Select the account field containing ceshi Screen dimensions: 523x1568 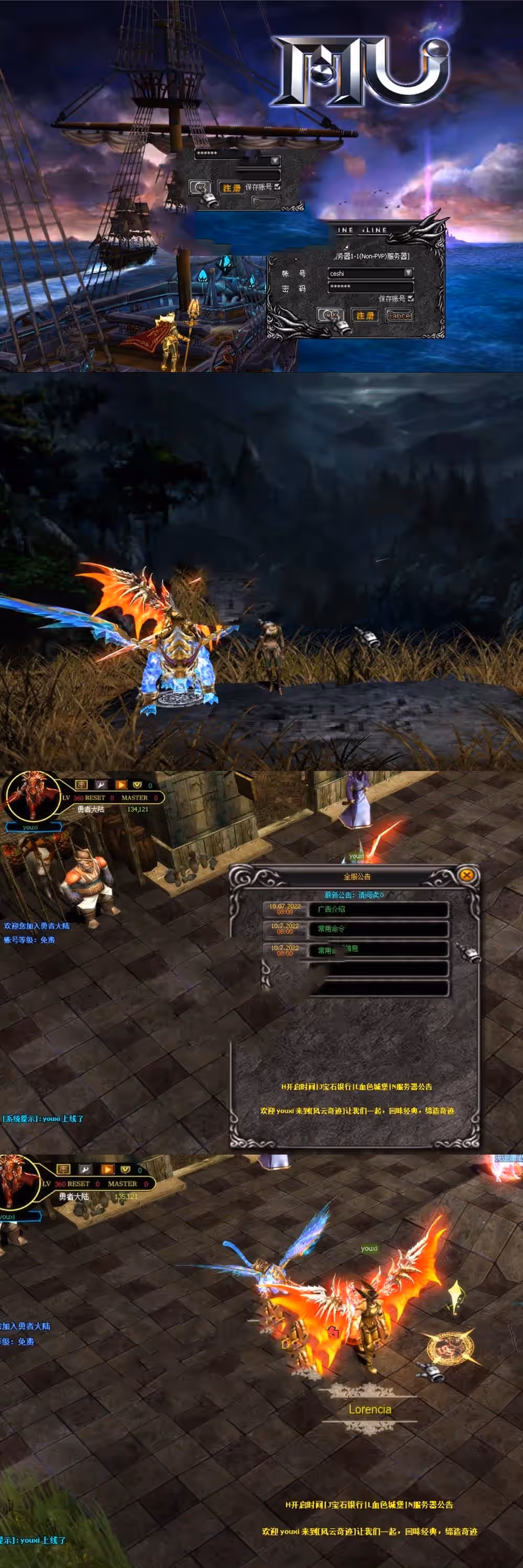tap(365, 273)
